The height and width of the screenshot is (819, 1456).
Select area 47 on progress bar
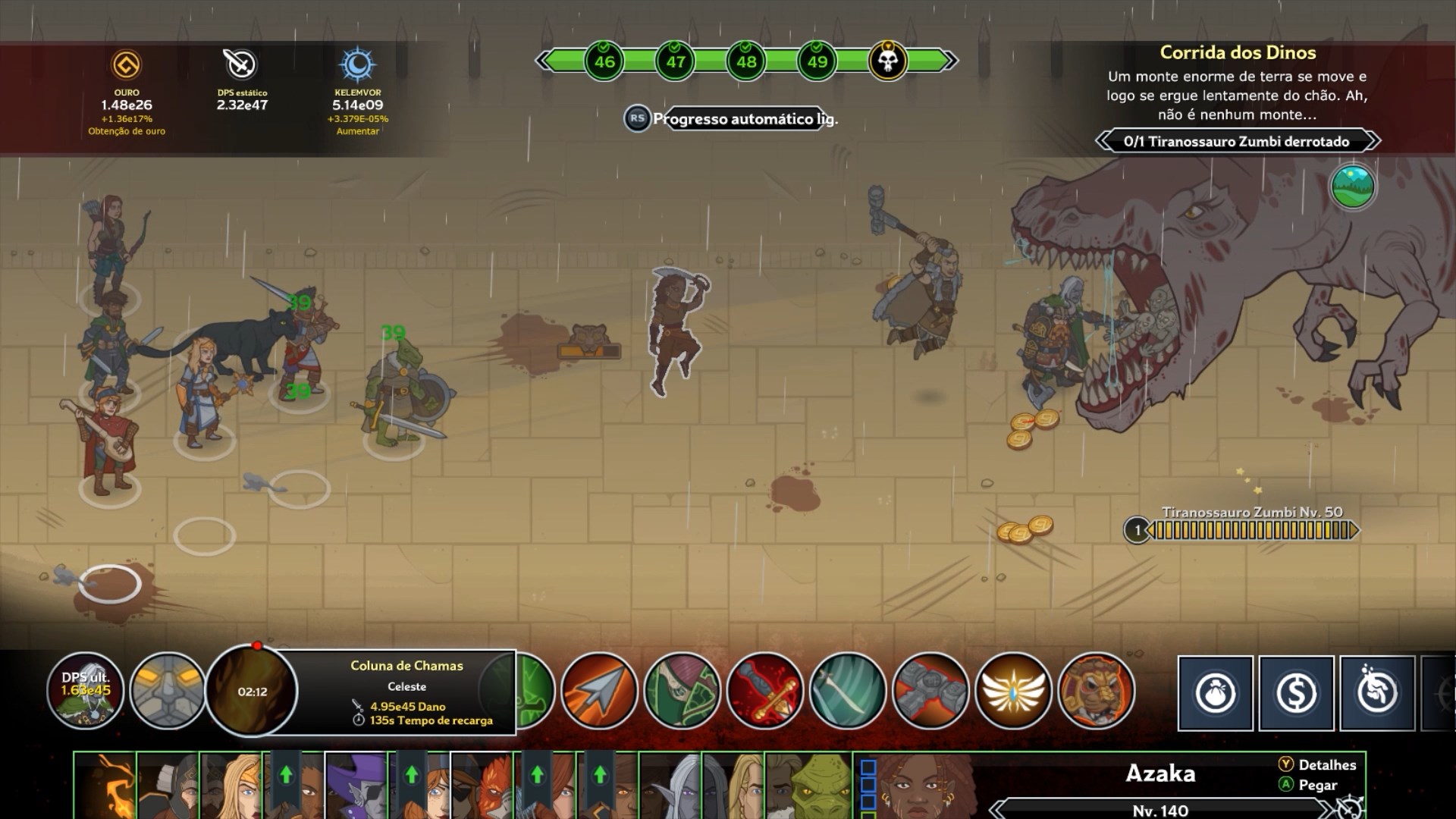[675, 61]
